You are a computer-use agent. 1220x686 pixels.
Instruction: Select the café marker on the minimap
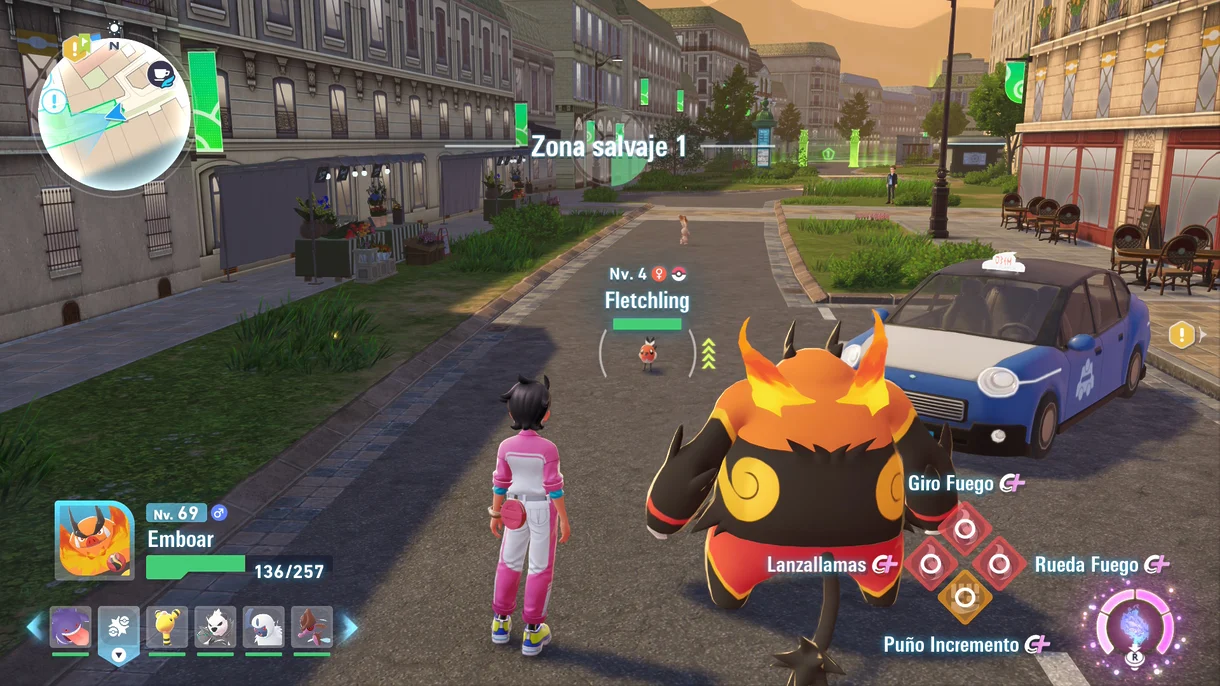click(x=160, y=74)
